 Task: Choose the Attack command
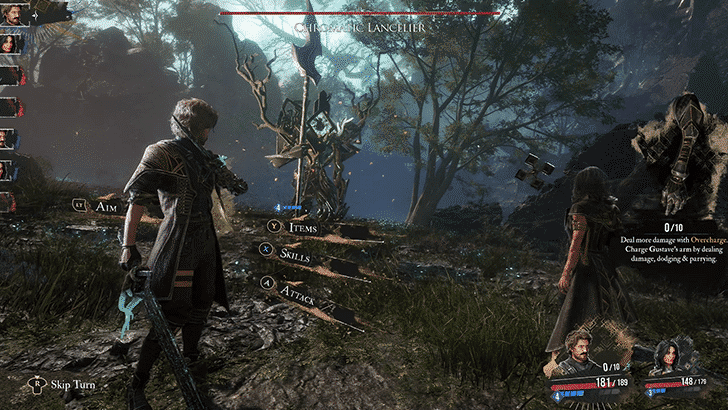[297, 287]
